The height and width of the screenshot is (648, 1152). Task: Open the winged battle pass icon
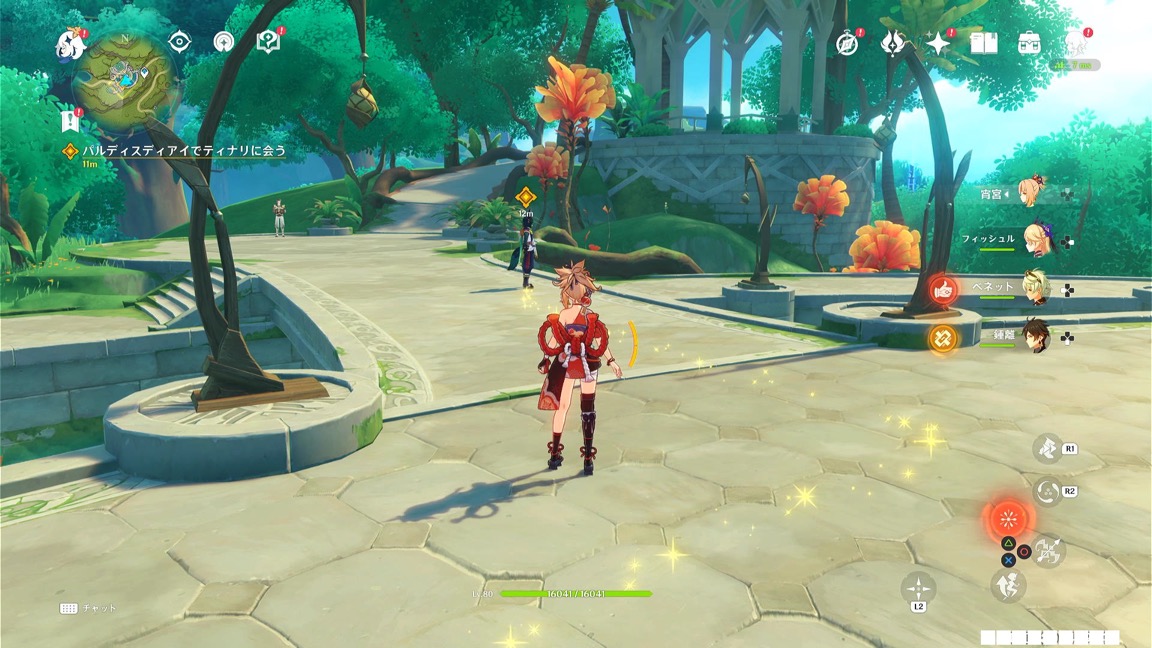892,43
